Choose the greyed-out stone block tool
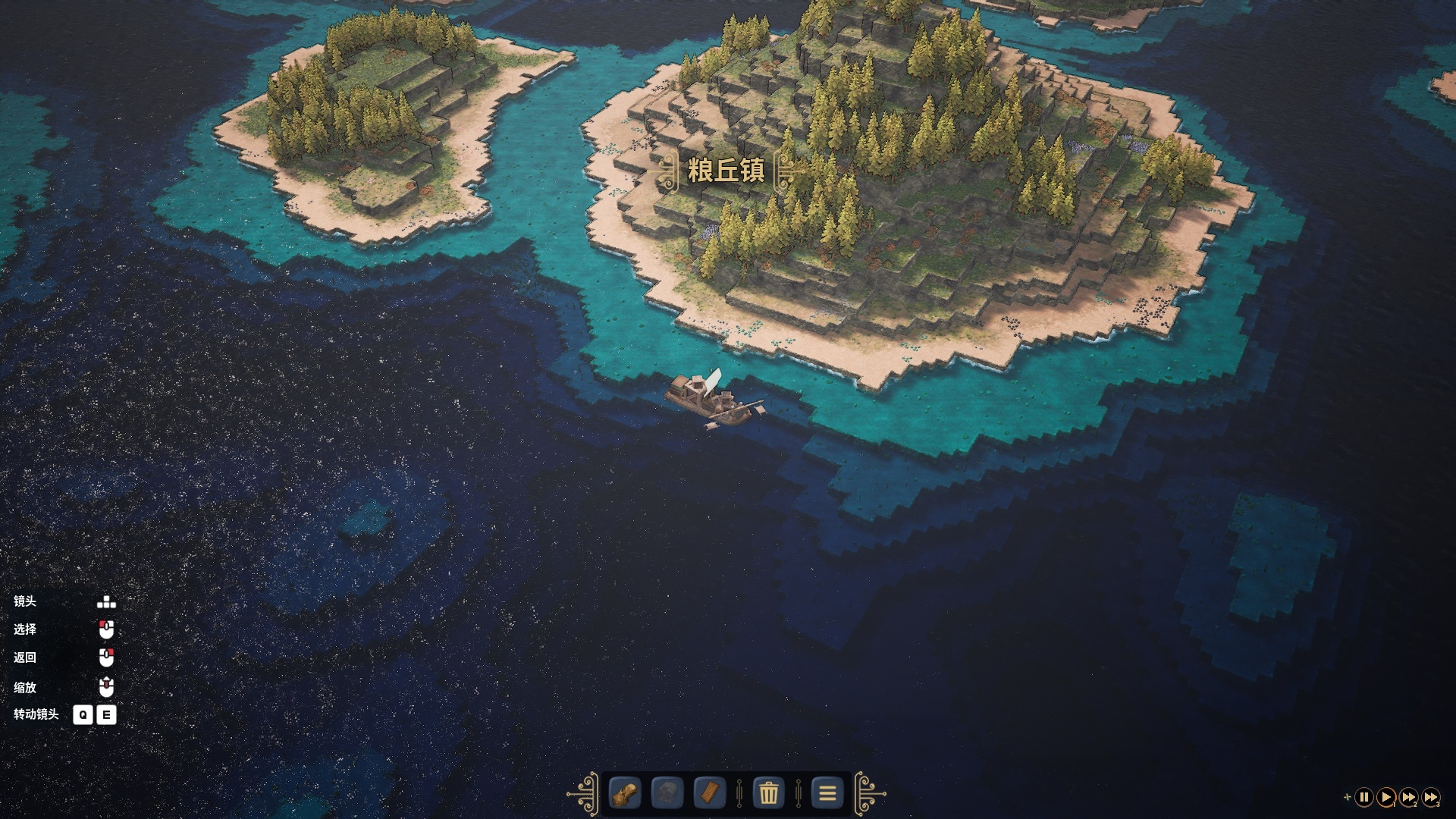Screen dimensions: 1456x819 [667, 794]
